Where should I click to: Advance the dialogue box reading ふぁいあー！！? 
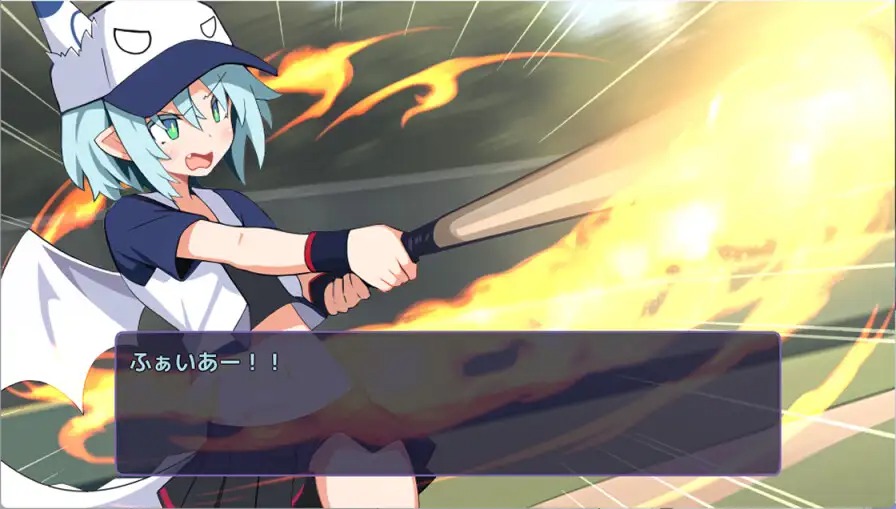tap(447, 402)
